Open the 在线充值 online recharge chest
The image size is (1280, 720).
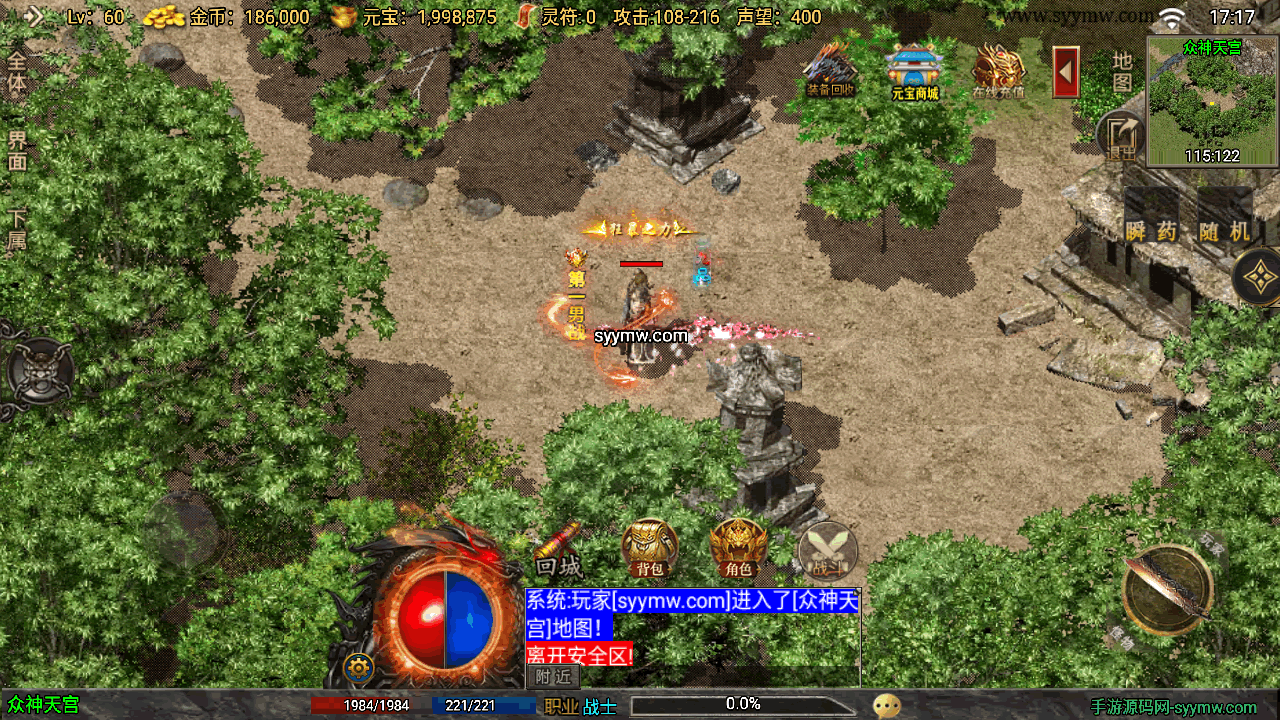pyautogui.click(x=998, y=70)
